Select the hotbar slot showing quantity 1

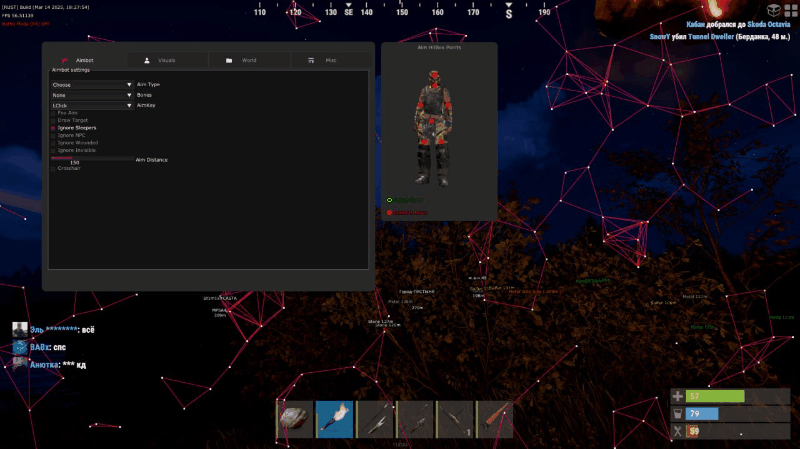pos(455,419)
